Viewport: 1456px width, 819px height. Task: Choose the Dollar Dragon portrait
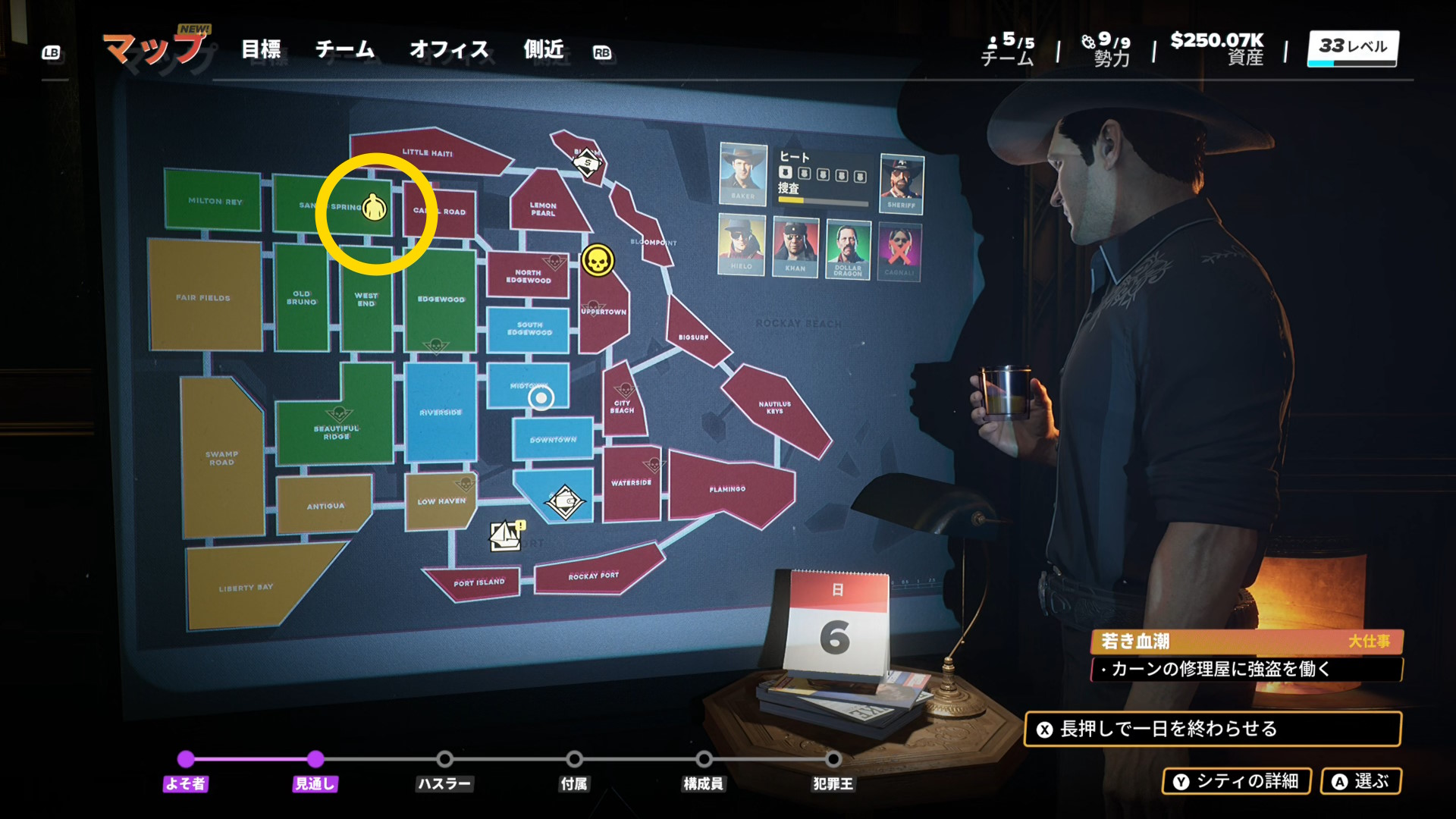tap(848, 248)
